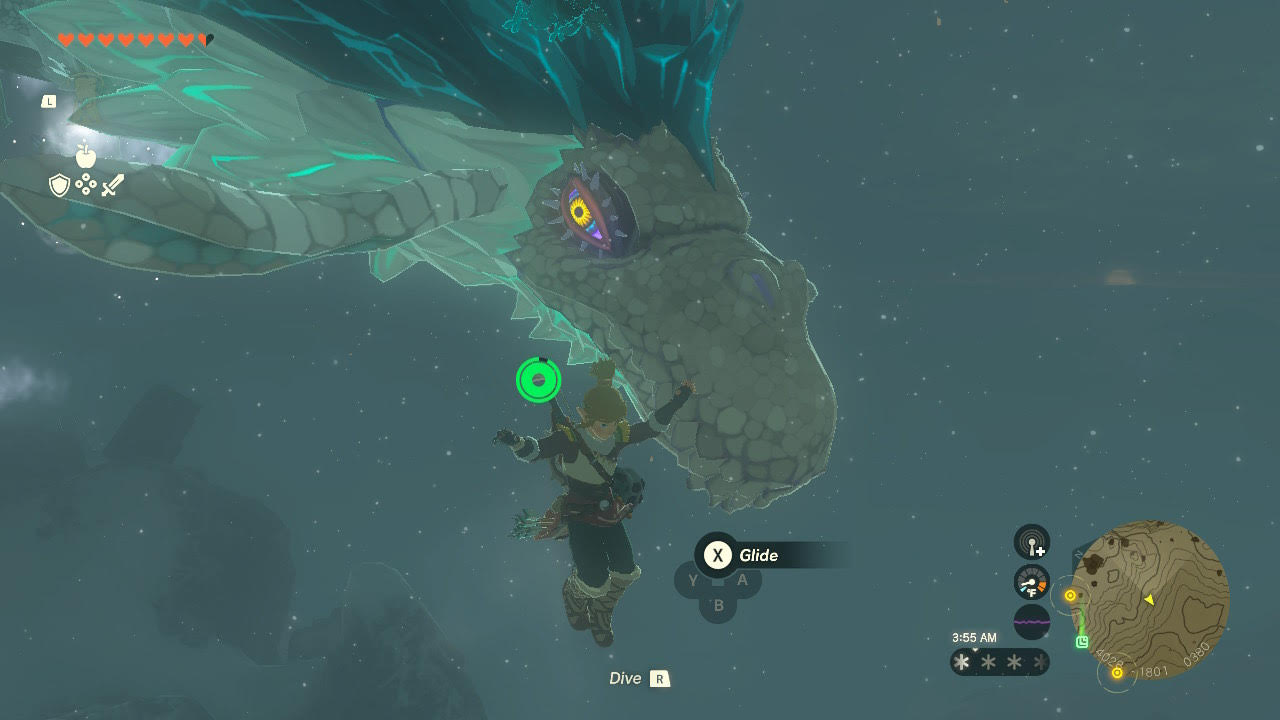Click the d-pad icon between shield and sword
The width and height of the screenshot is (1280, 720).
[x=85, y=183]
